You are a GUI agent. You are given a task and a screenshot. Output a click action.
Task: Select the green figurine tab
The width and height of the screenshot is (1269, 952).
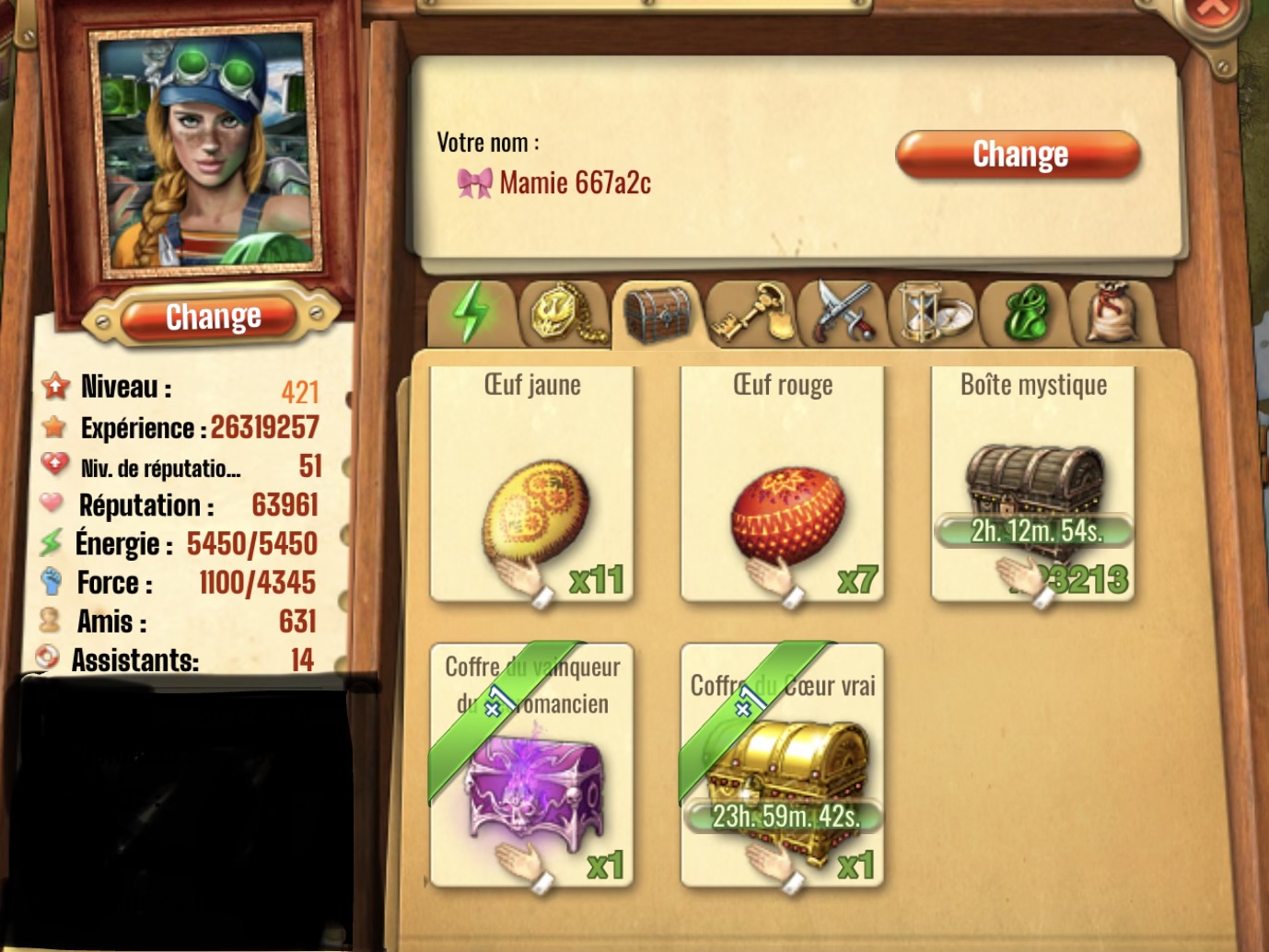click(1024, 314)
